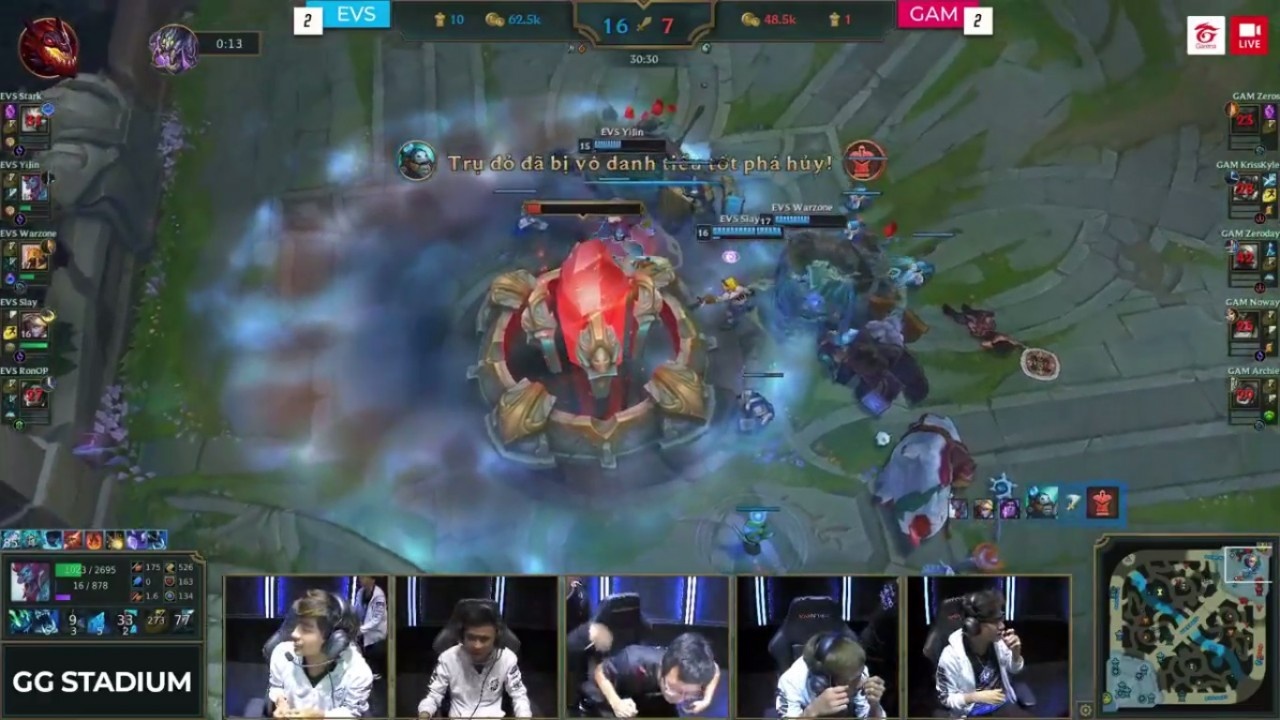Click the attack damage icon showing 175

click(136, 568)
